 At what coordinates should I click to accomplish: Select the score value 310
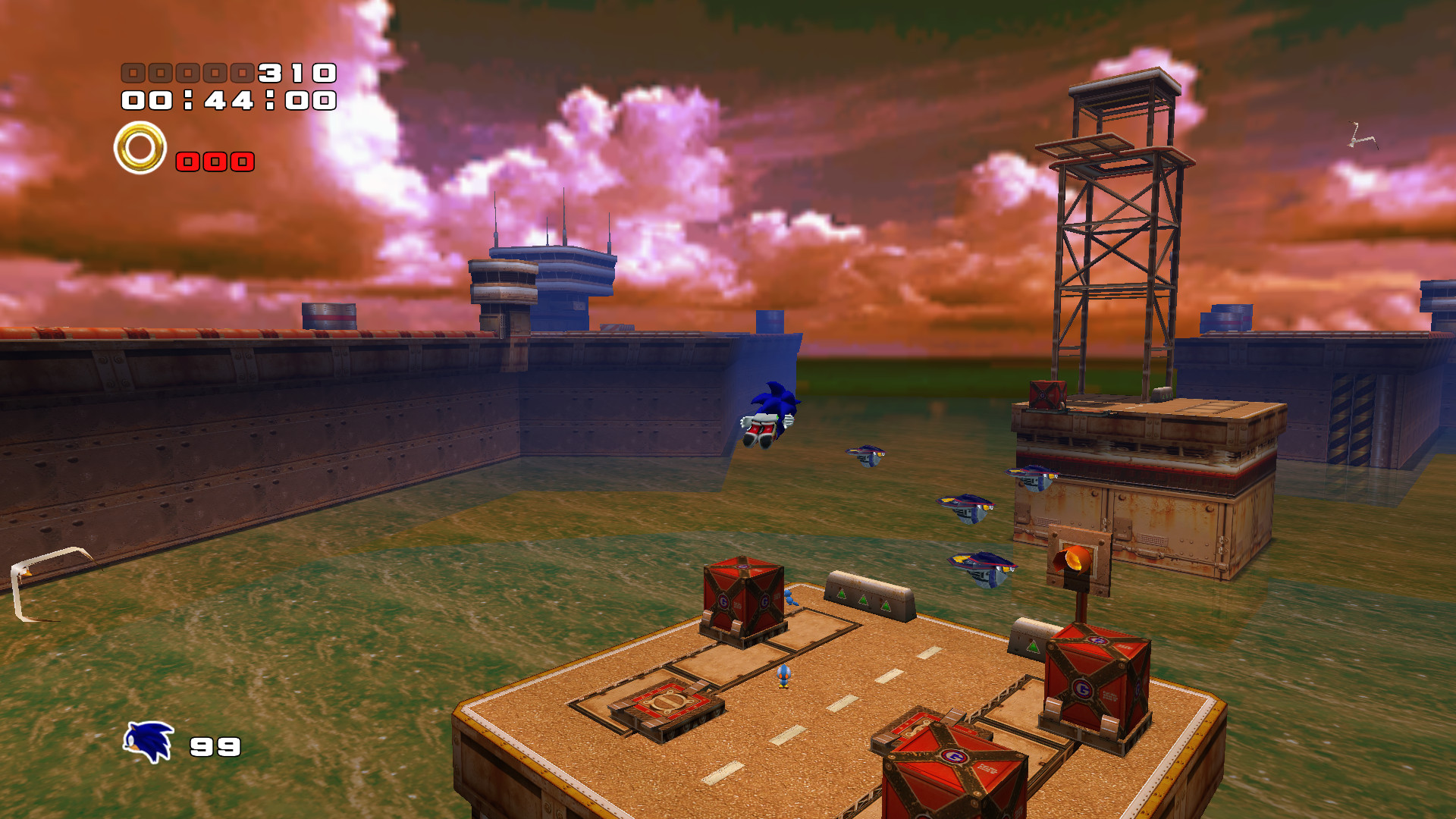[294, 74]
